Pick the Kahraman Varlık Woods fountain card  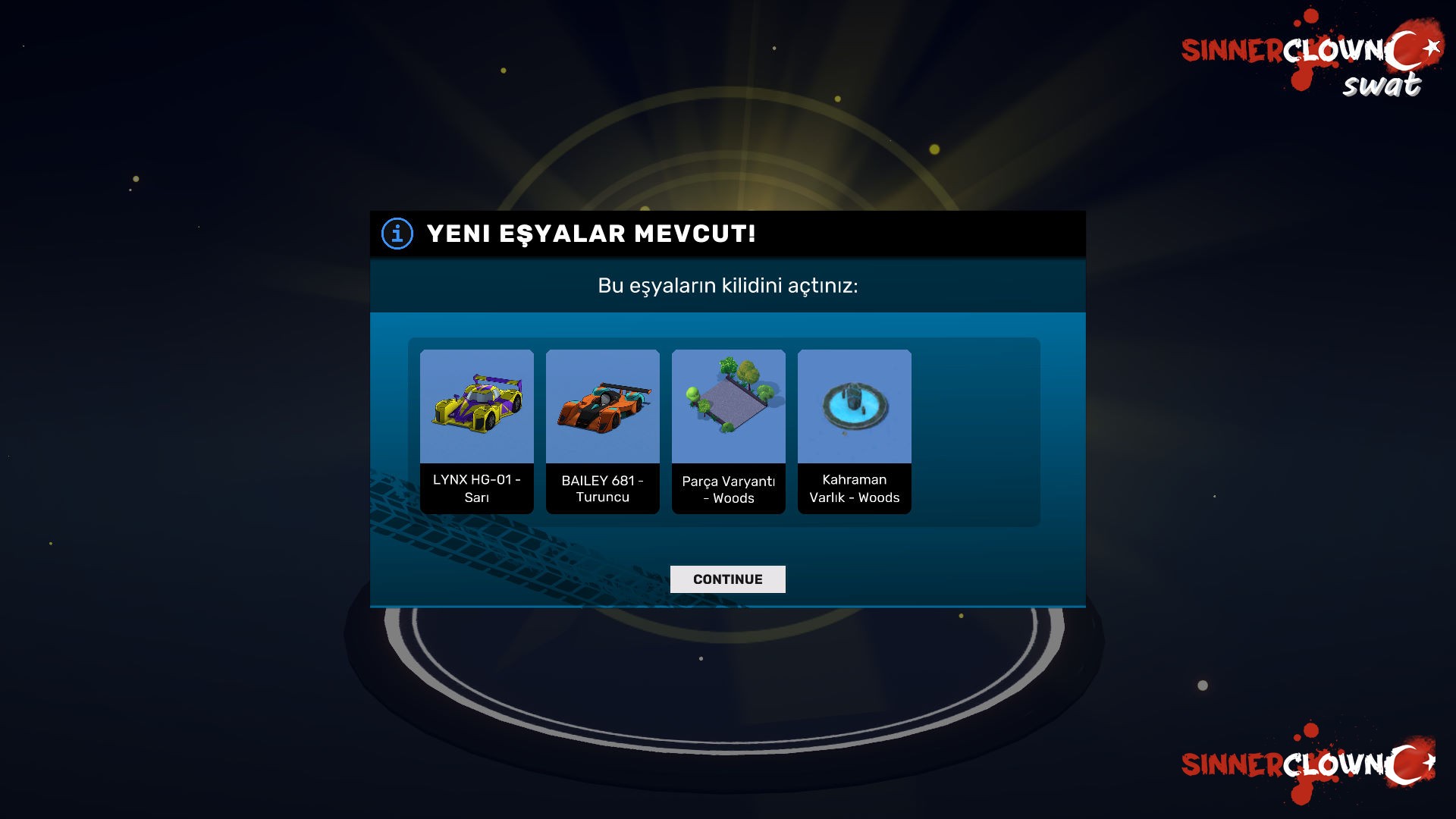tap(854, 431)
